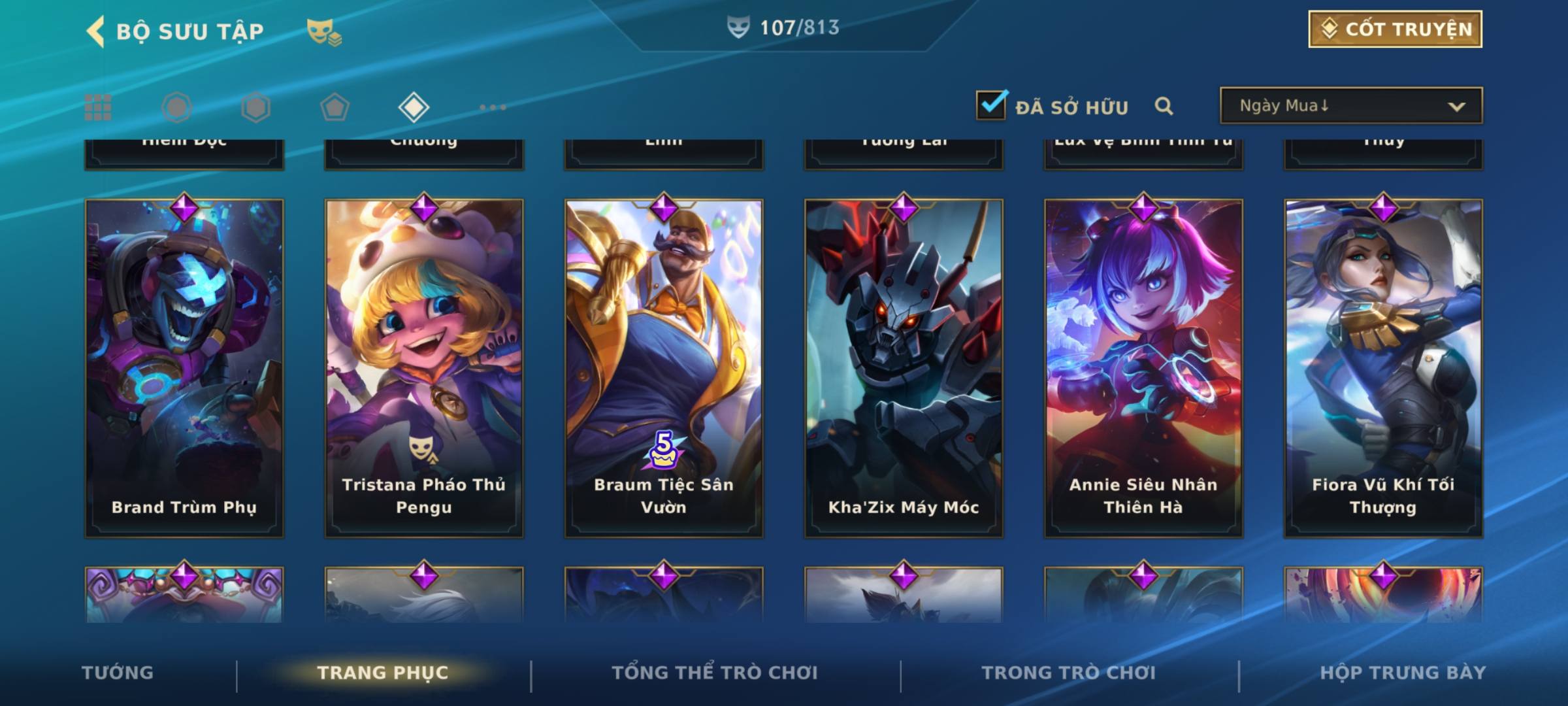Choose Annie Siêu Nhân Thiên Hà skin
Viewport: 1568px width, 706px height.
pyautogui.click(x=1143, y=368)
